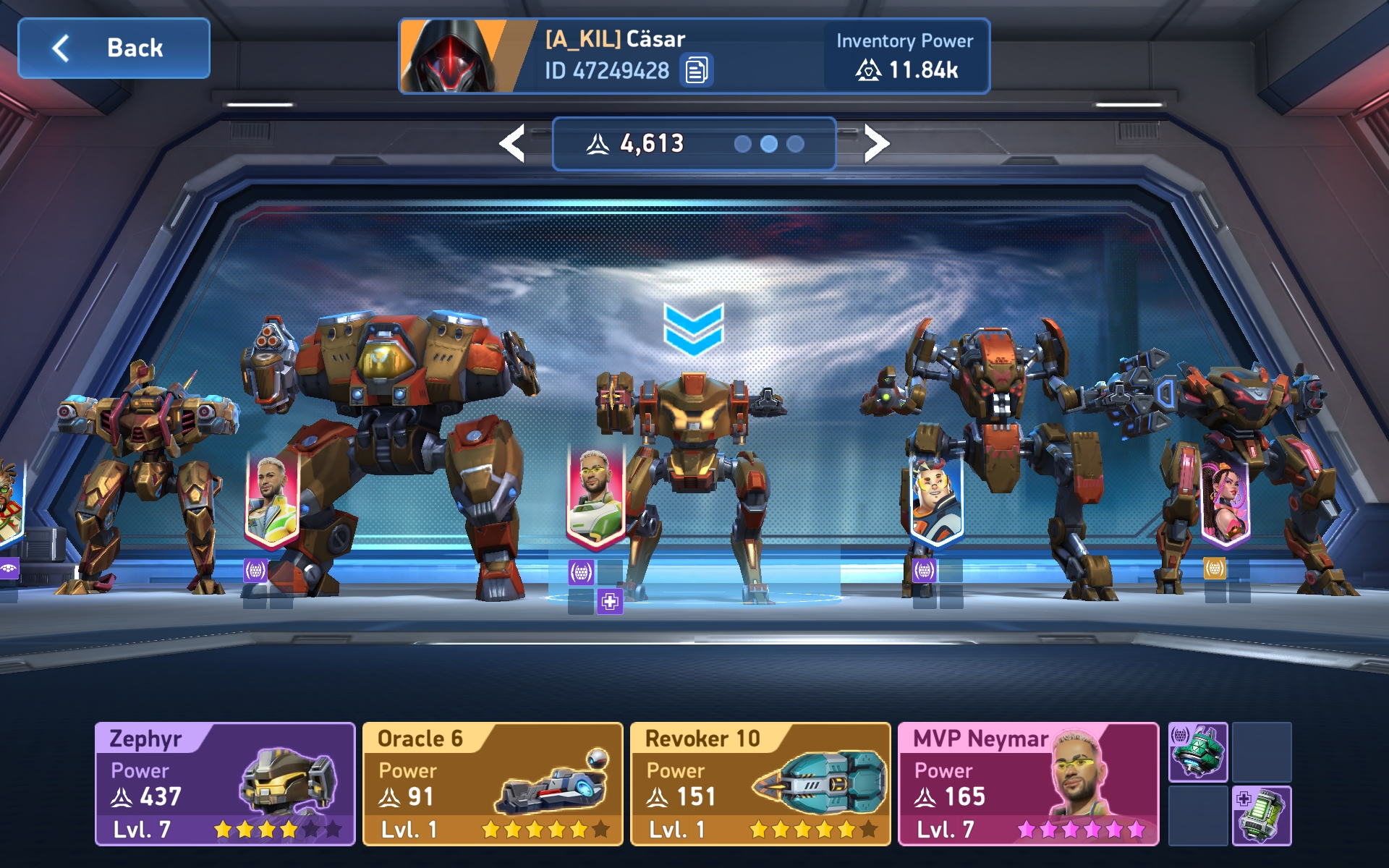
Task: Click the player avatar portrait
Action: tap(457, 56)
